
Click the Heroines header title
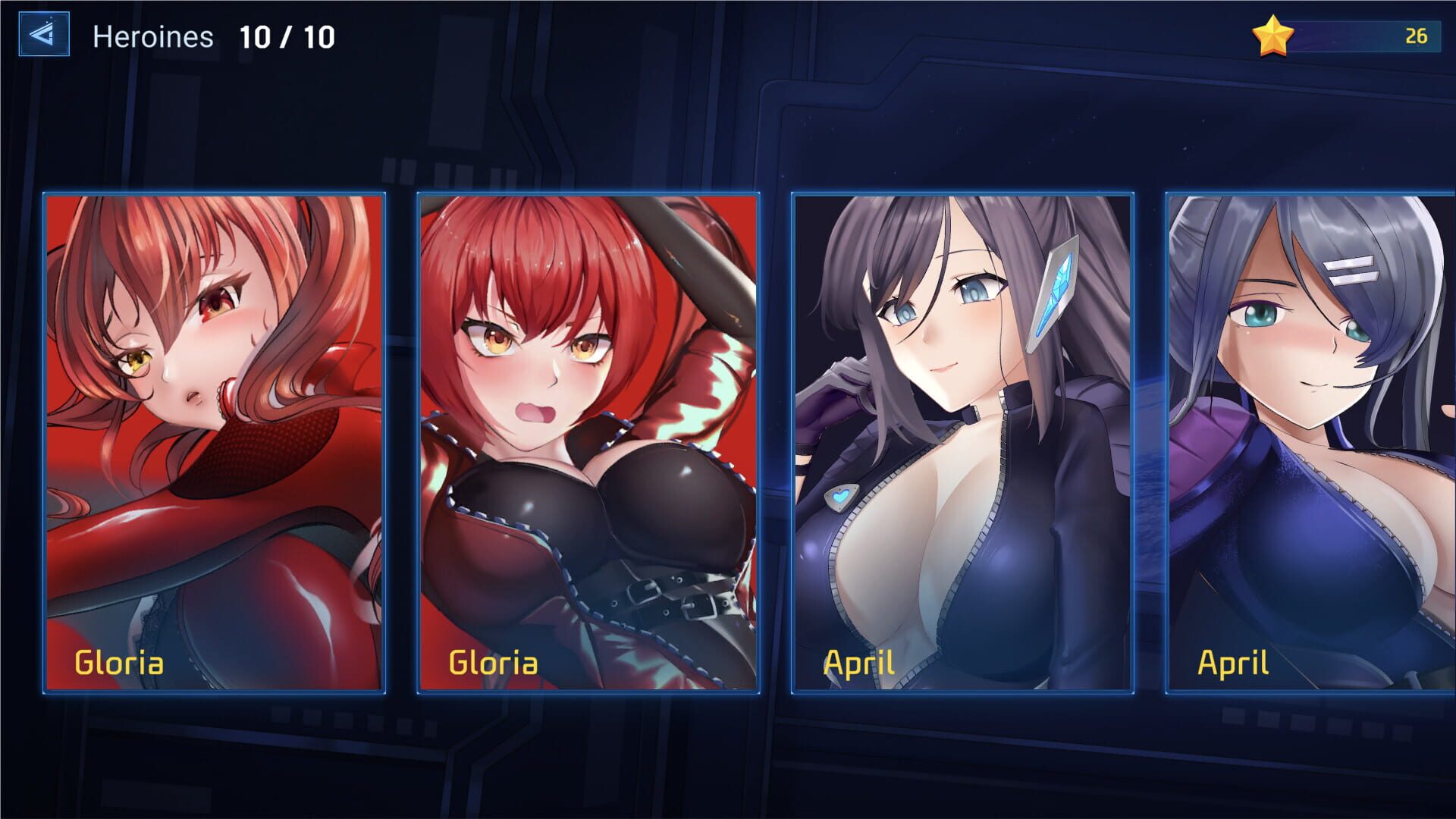[152, 38]
